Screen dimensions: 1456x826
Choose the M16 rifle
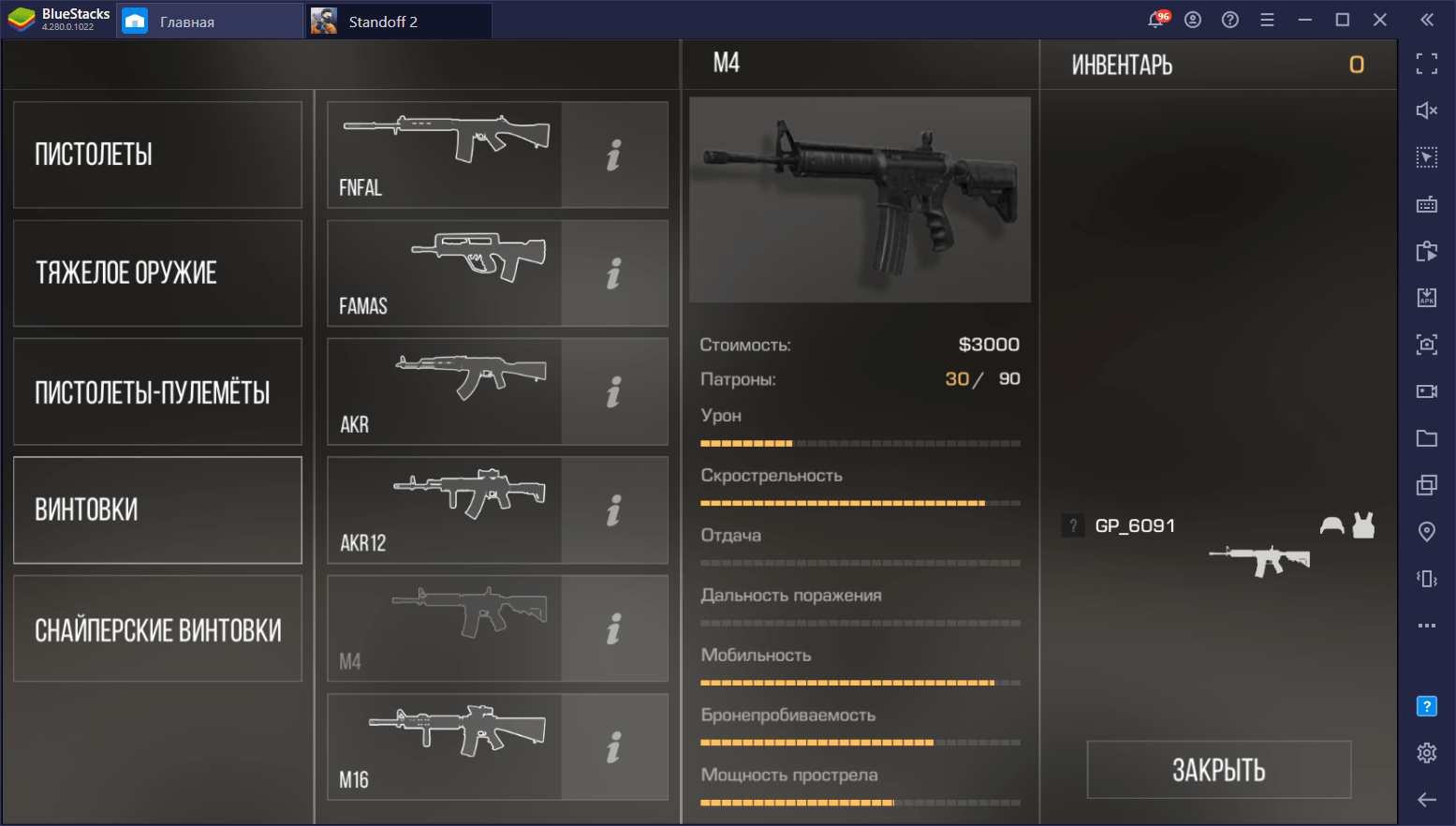[445, 747]
